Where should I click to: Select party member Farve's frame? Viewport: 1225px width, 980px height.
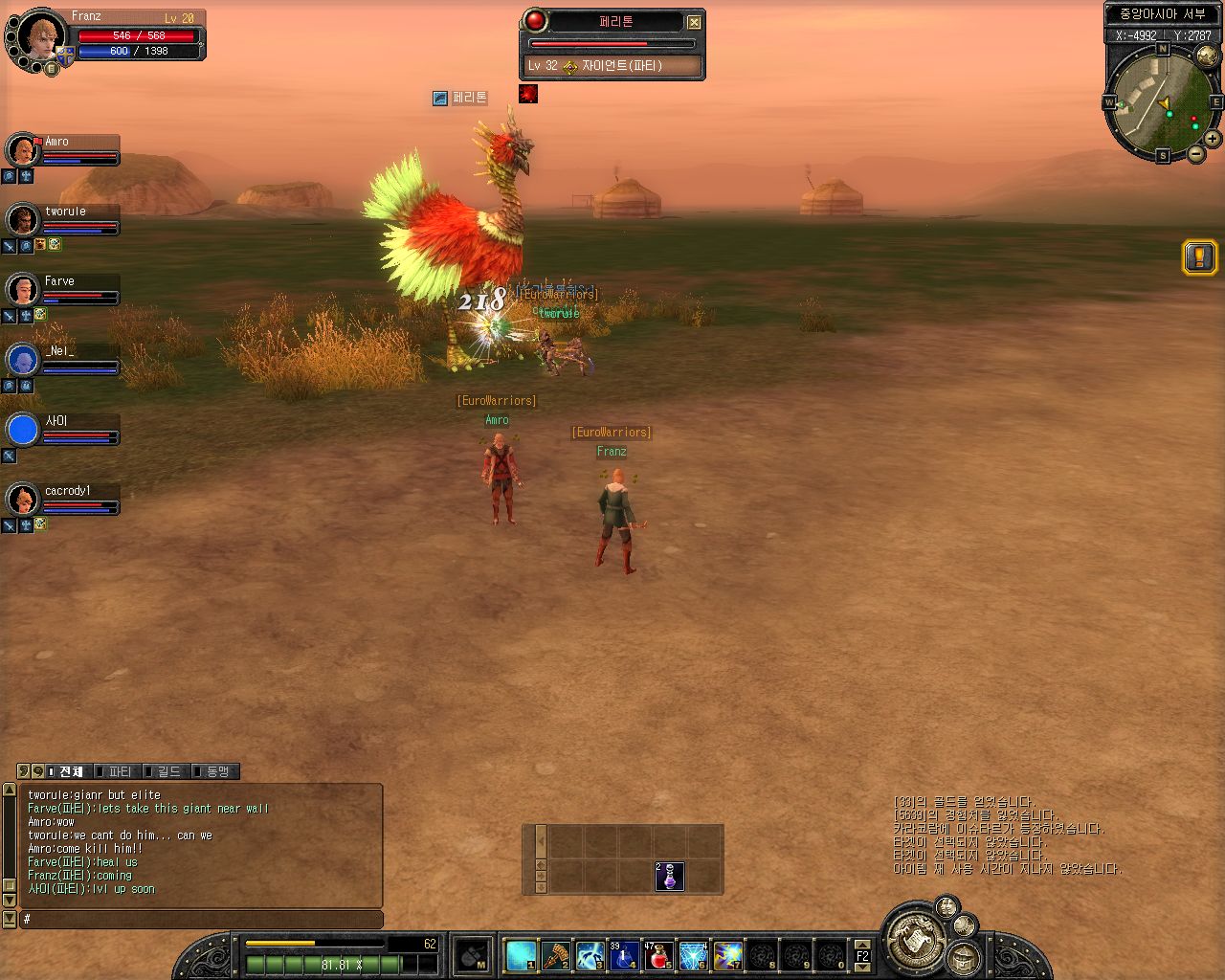coord(63,291)
